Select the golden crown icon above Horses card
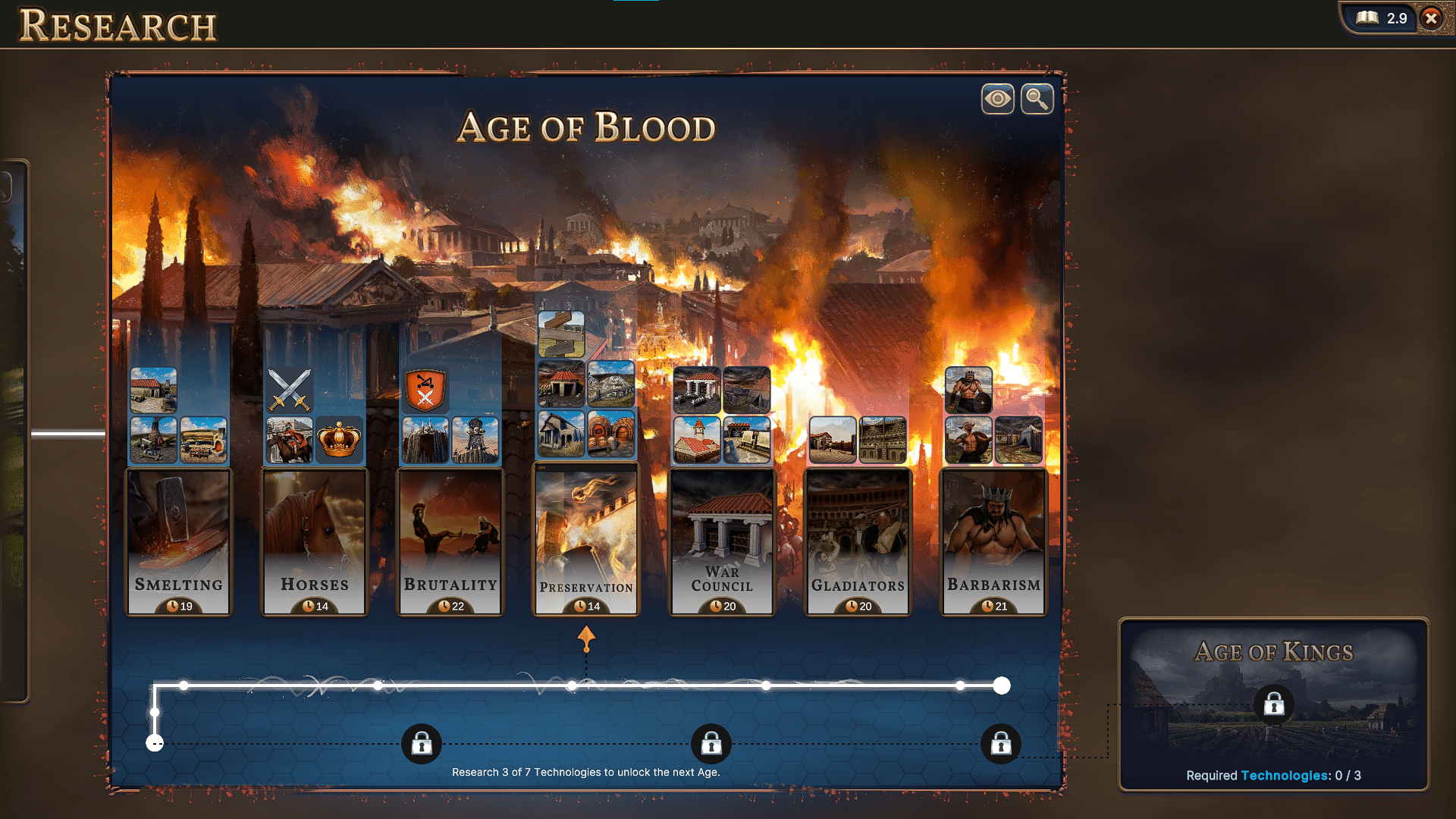The image size is (1456, 819). [x=339, y=440]
